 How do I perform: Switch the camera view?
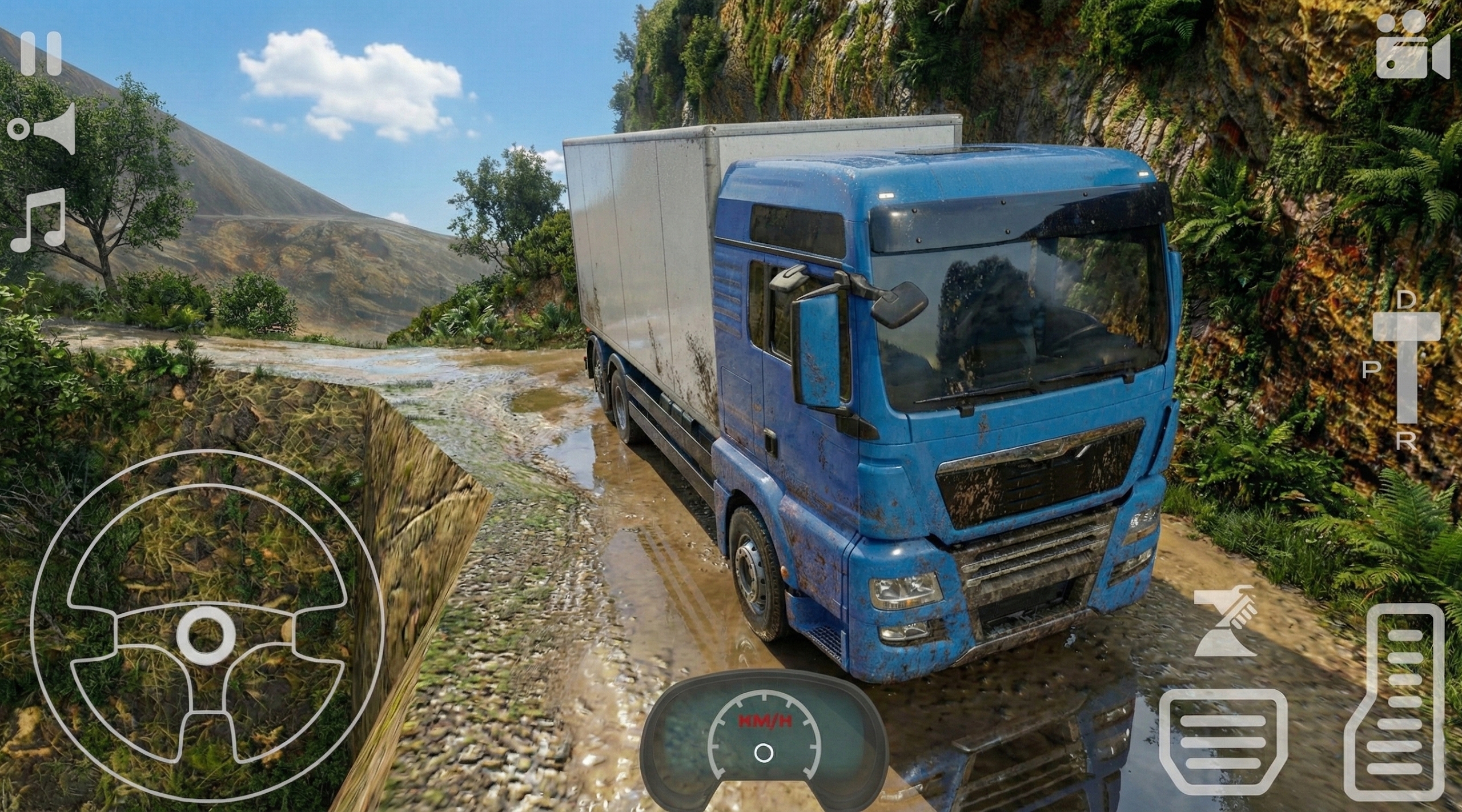(x=1412, y=47)
